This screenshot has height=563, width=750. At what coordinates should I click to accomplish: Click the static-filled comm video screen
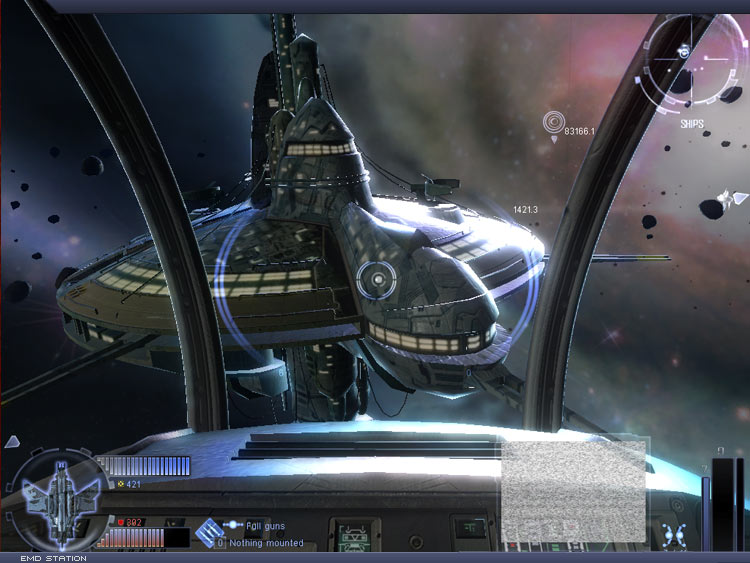coord(574,490)
